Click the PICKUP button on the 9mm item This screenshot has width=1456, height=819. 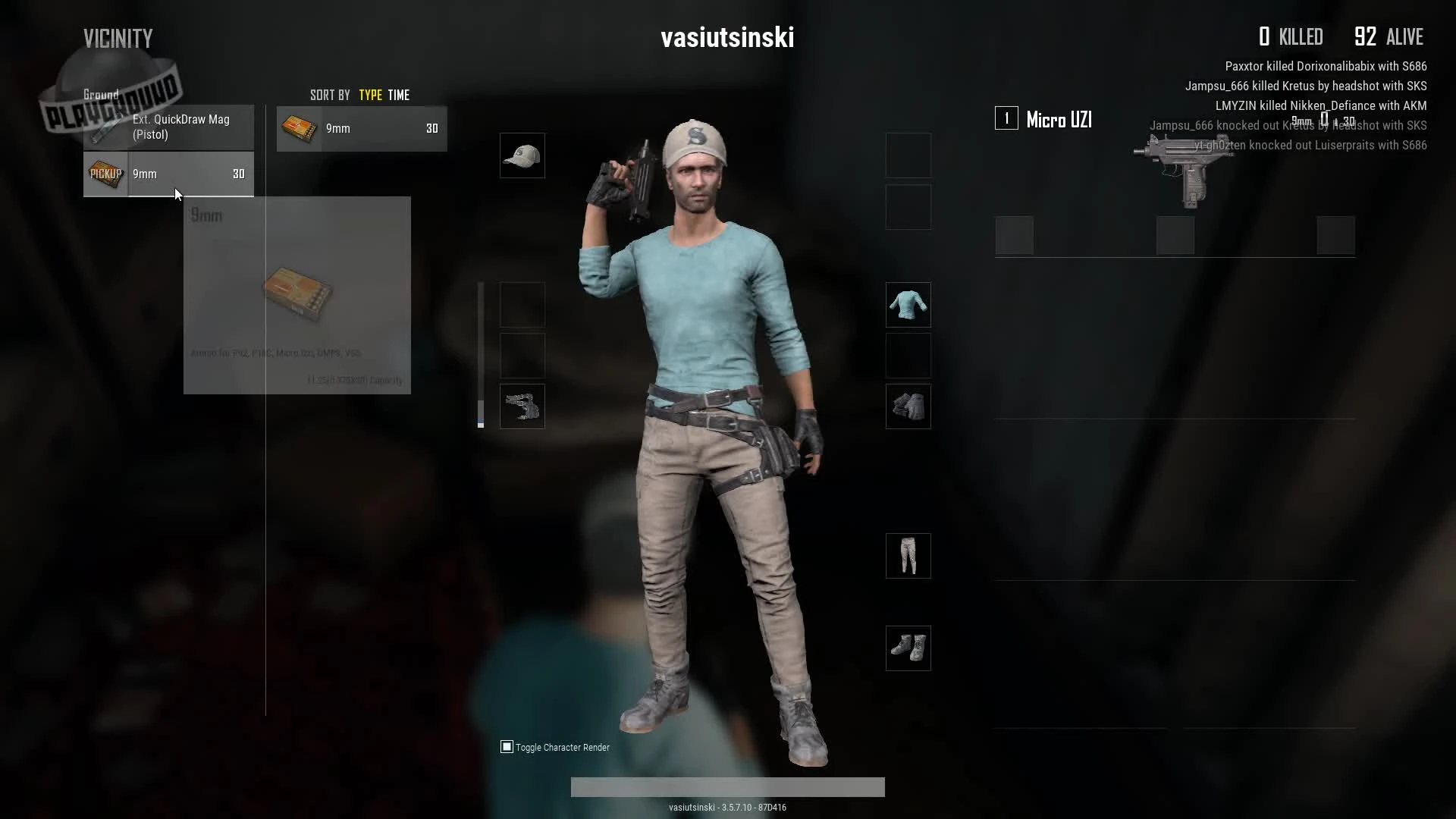tap(105, 174)
